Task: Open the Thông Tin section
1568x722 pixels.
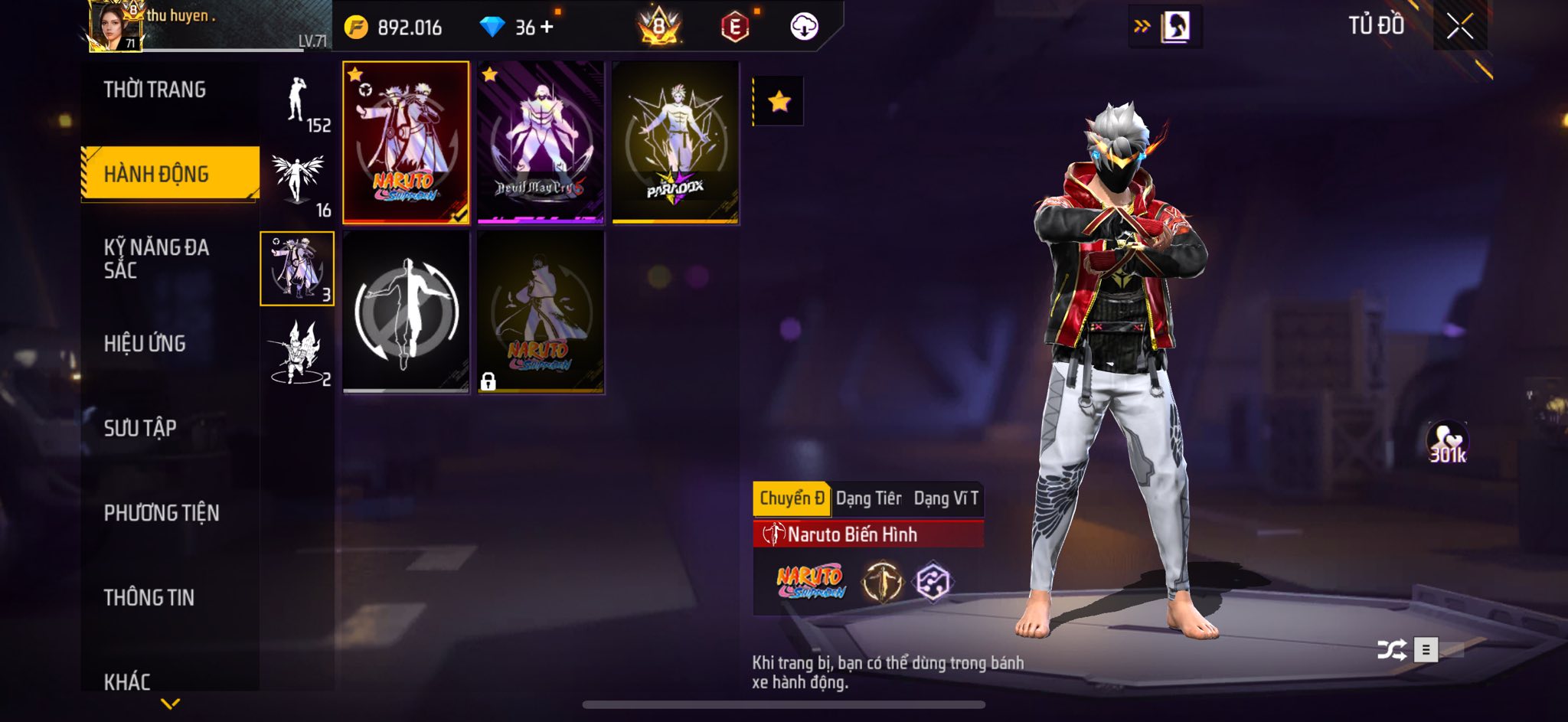Action: (x=149, y=597)
